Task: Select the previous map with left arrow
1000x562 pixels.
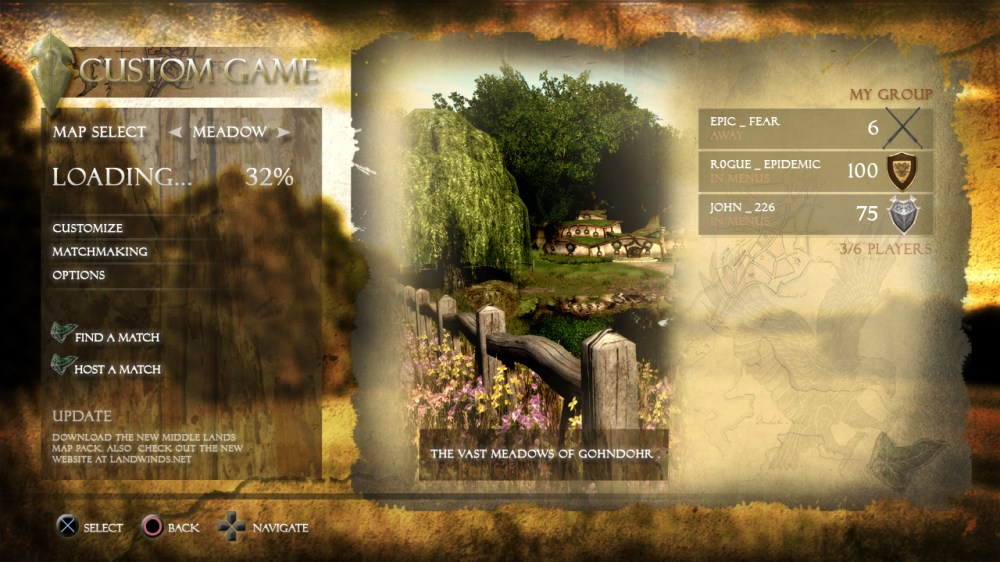Action: point(174,132)
